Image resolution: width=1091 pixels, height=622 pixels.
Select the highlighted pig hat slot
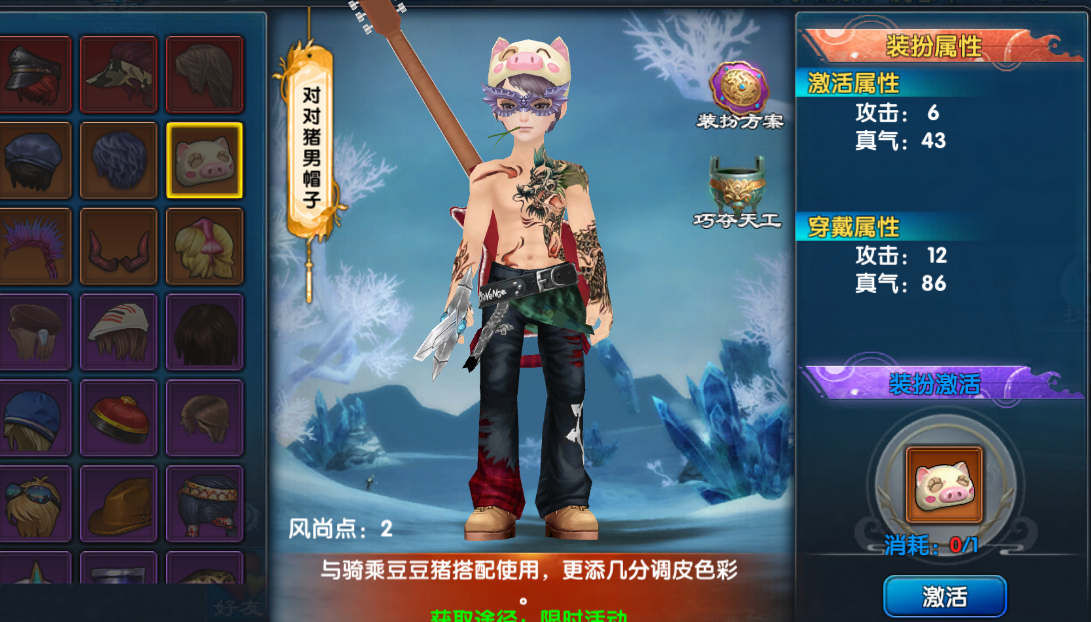pyautogui.click(x=204, y=160)
